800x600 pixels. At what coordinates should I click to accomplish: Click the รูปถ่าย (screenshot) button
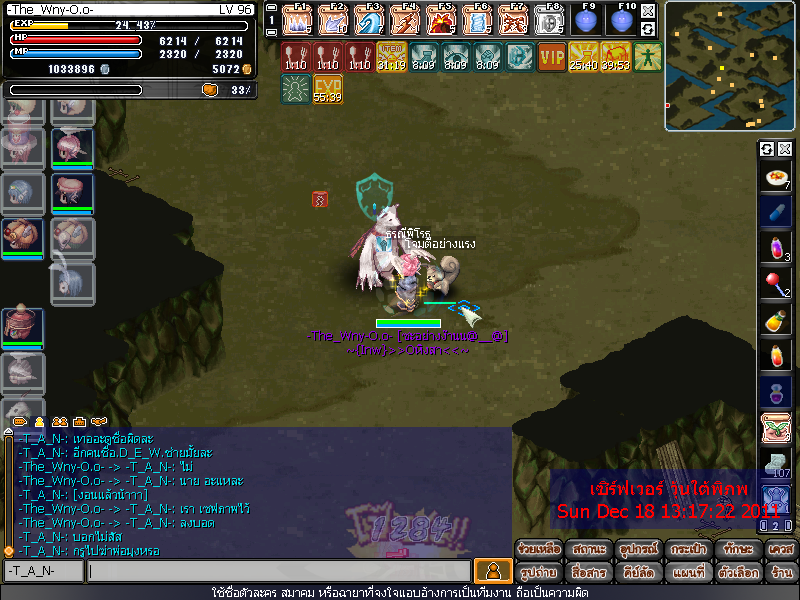pyautogui.click(x=538, y=573)
